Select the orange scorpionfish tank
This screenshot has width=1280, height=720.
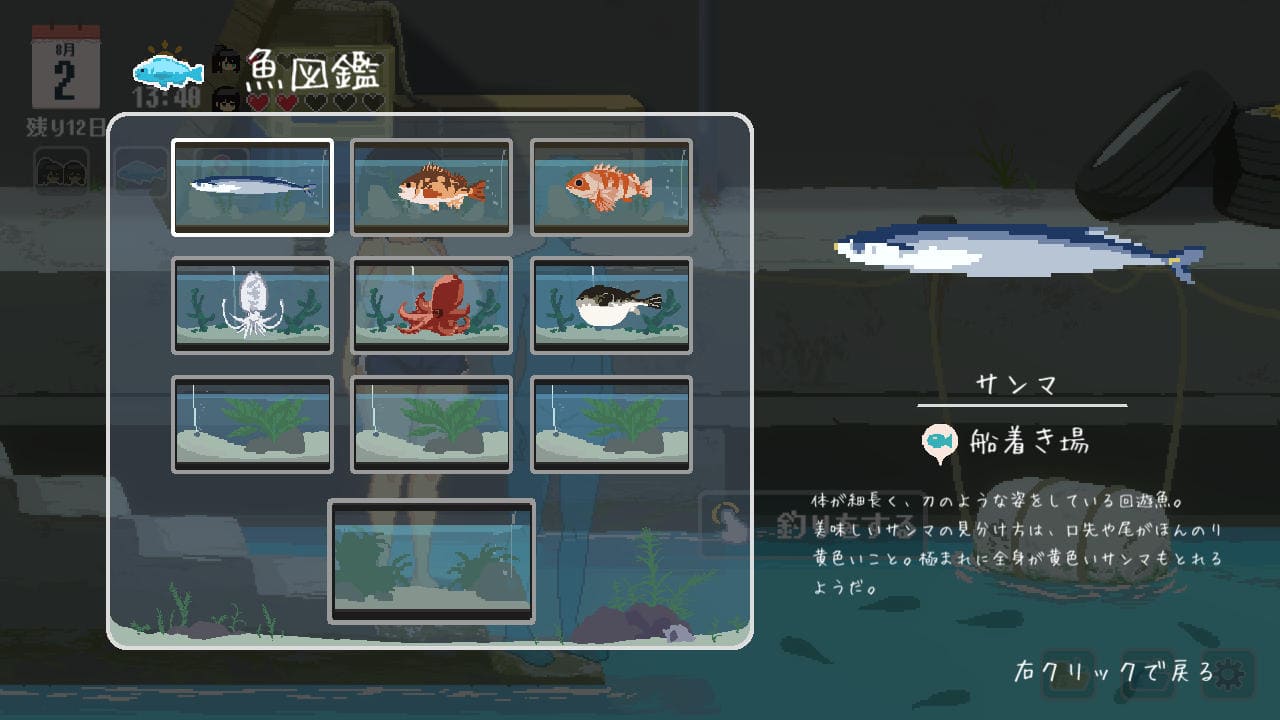611,187
